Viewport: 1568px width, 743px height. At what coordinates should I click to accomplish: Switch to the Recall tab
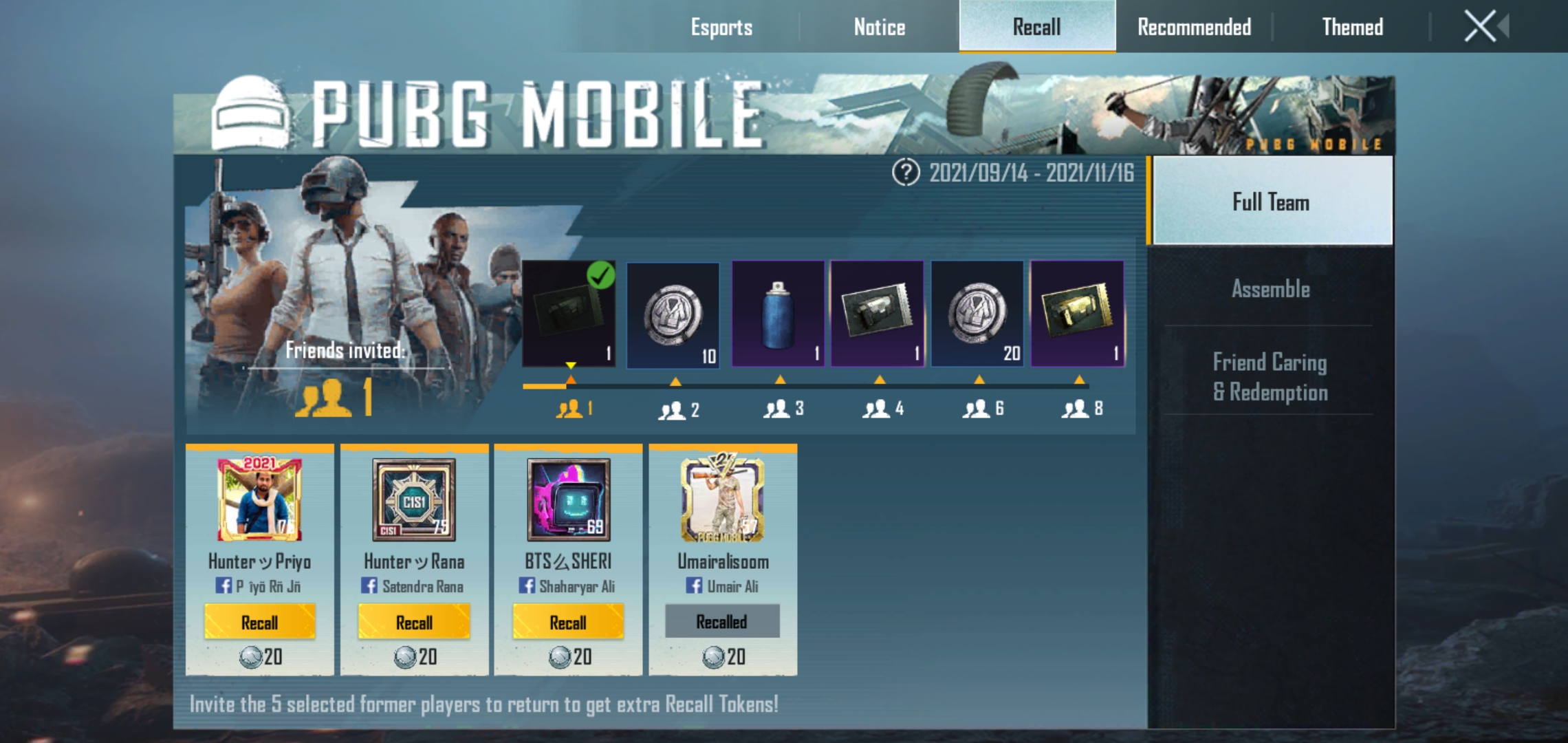(x=1036, y=28)
